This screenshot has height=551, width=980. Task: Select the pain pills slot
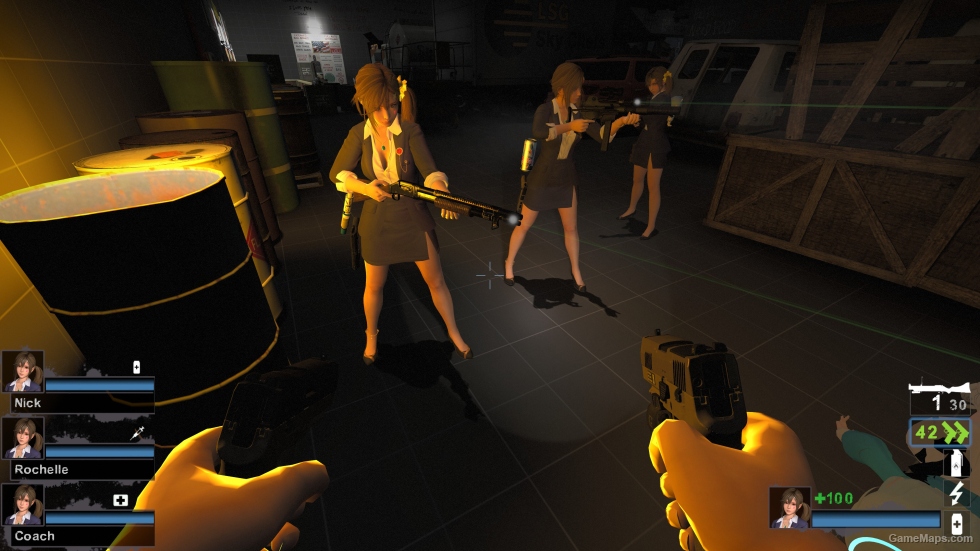click(x=957, y=522)
